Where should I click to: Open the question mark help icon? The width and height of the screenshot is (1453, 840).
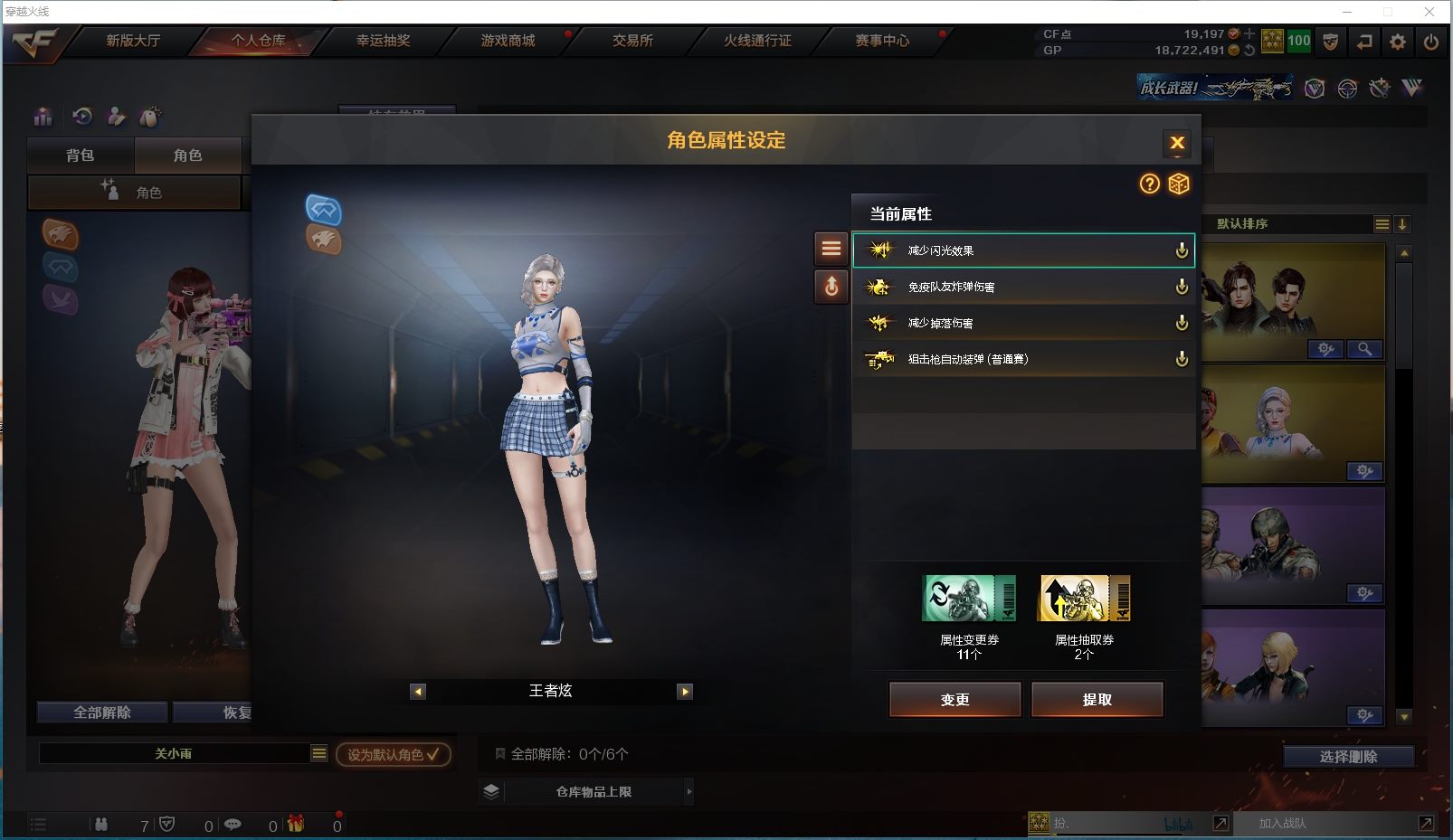coord(1149,184)
